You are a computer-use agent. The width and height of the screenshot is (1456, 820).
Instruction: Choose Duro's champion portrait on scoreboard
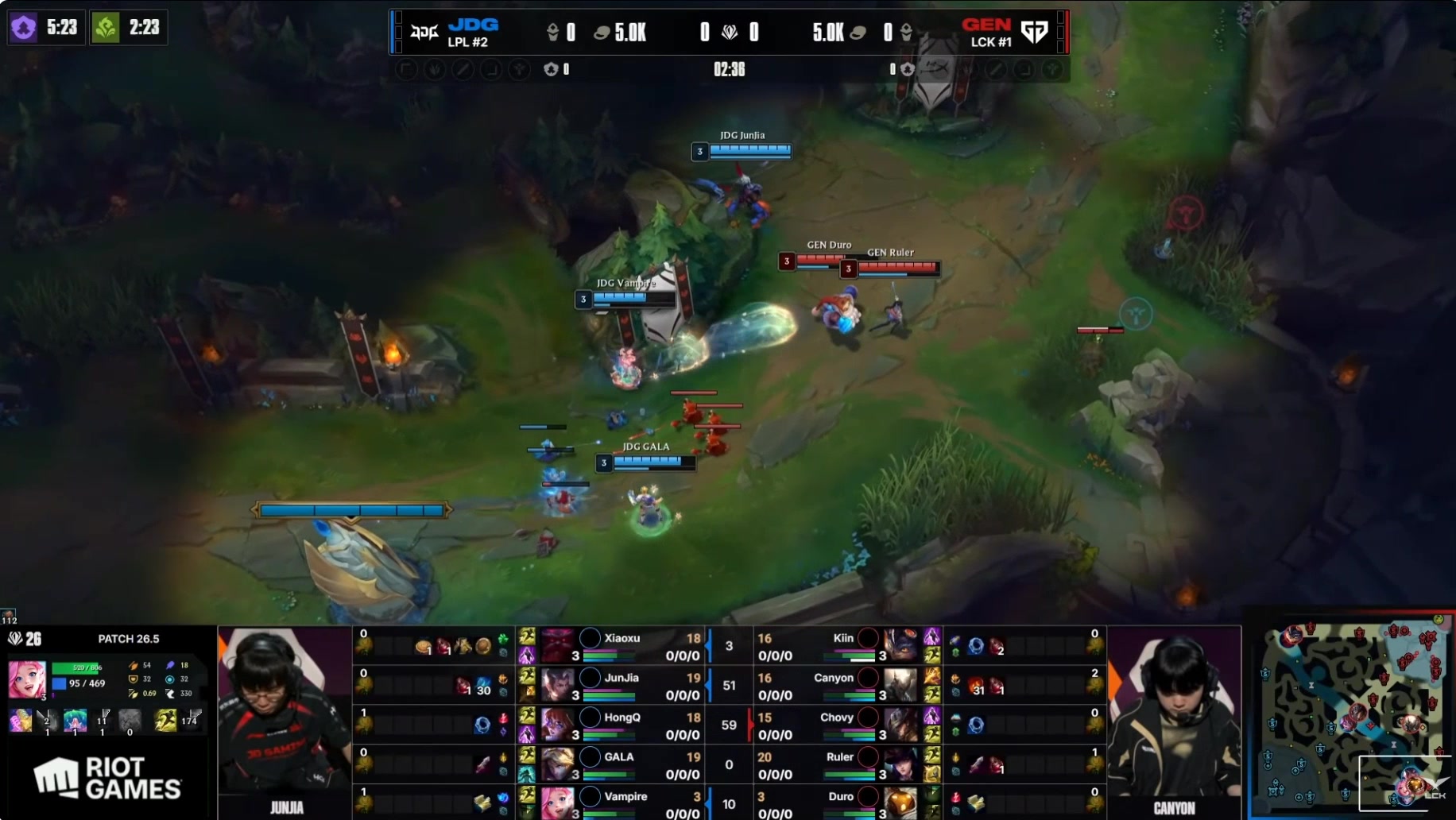pos(900,803)
